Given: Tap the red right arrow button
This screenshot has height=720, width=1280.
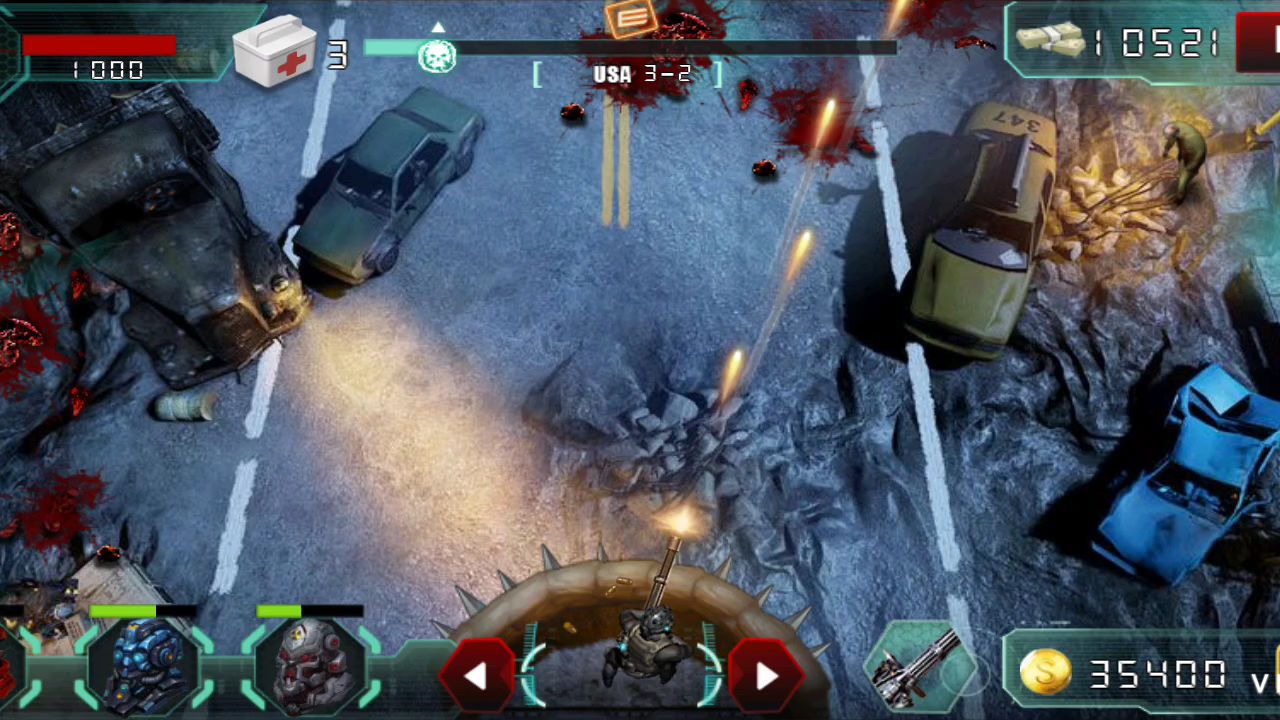Looking at the screenshot, I should (766, 676).
